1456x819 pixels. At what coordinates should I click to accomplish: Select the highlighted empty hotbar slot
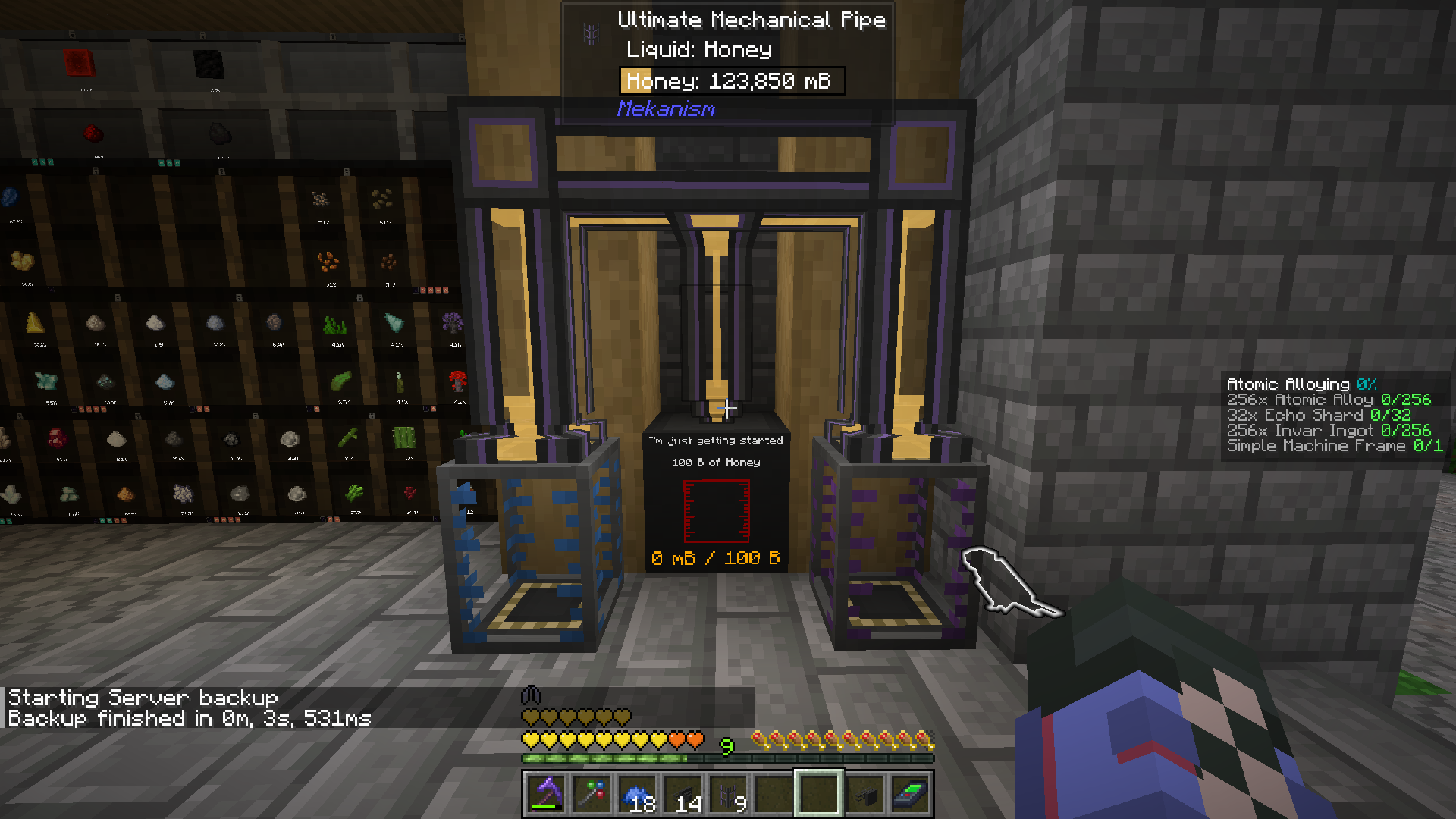(817, 793)
